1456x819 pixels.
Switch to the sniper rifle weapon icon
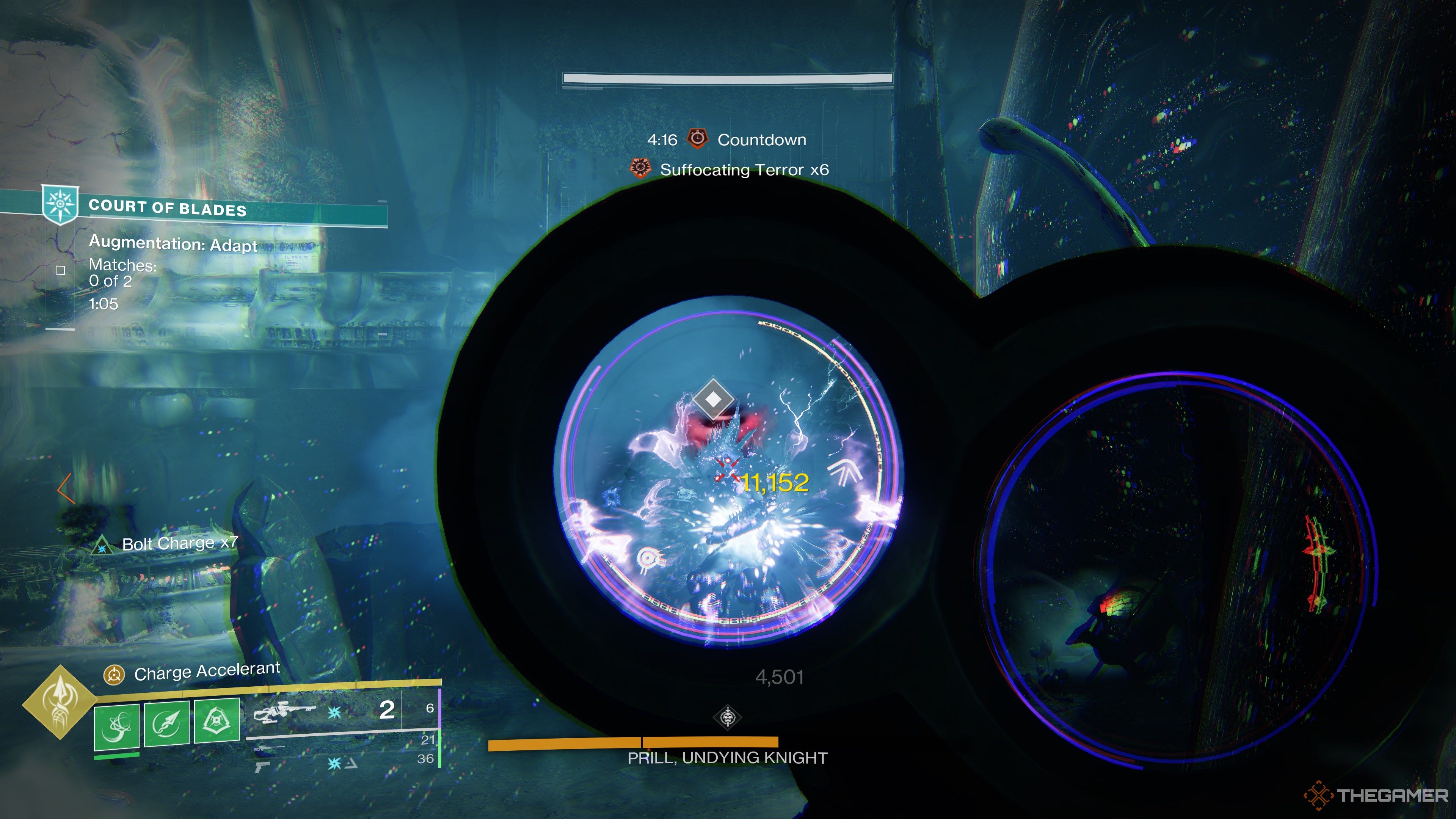pos(270,748)
